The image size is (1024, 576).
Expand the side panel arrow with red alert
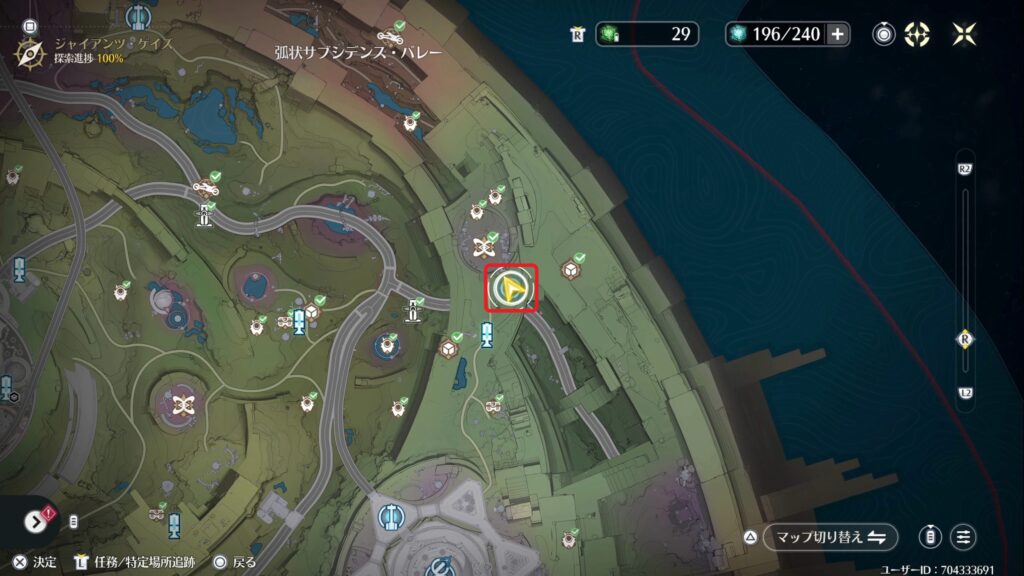35,521
